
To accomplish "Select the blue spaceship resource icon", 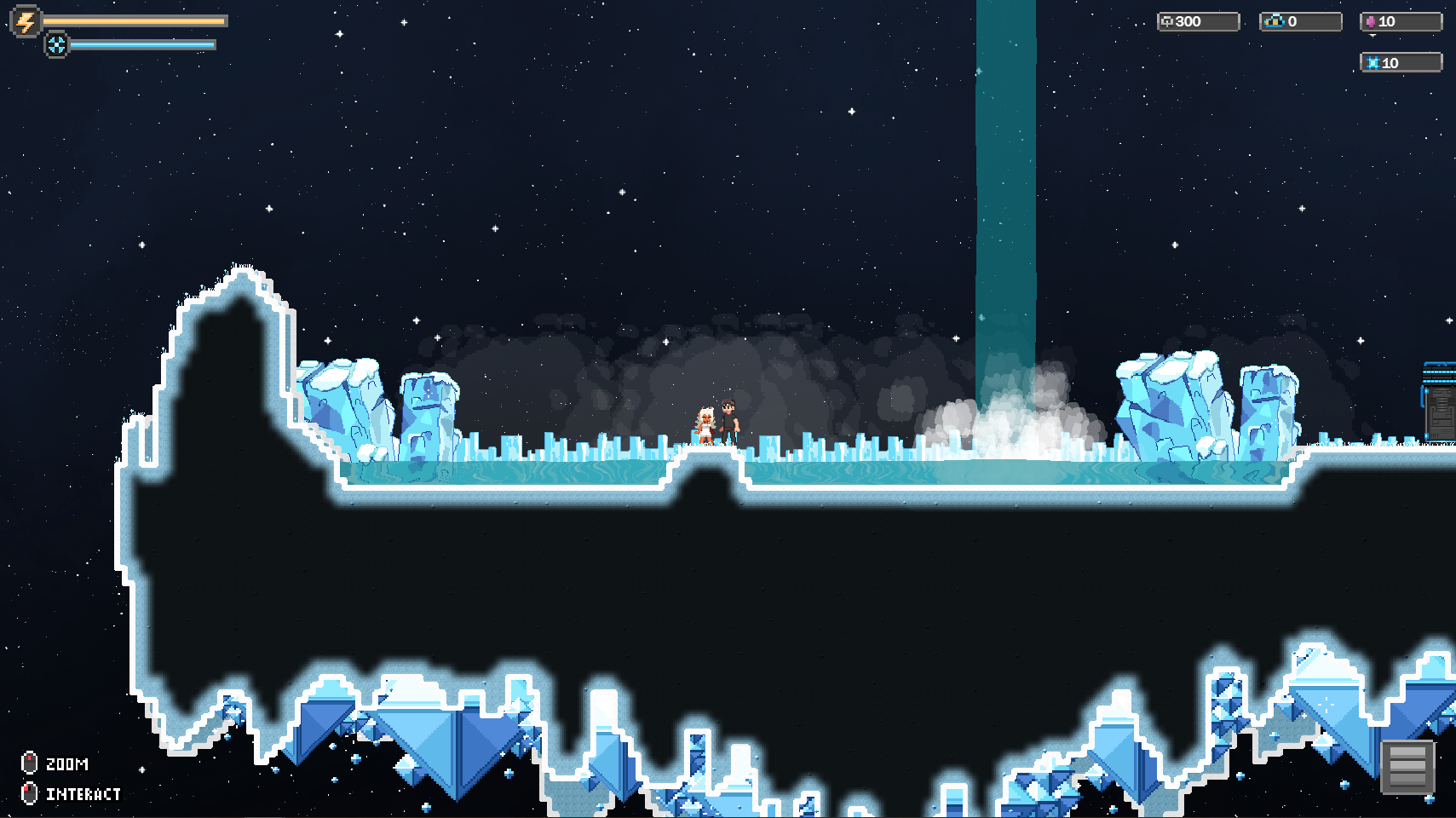I will 1275,21.
